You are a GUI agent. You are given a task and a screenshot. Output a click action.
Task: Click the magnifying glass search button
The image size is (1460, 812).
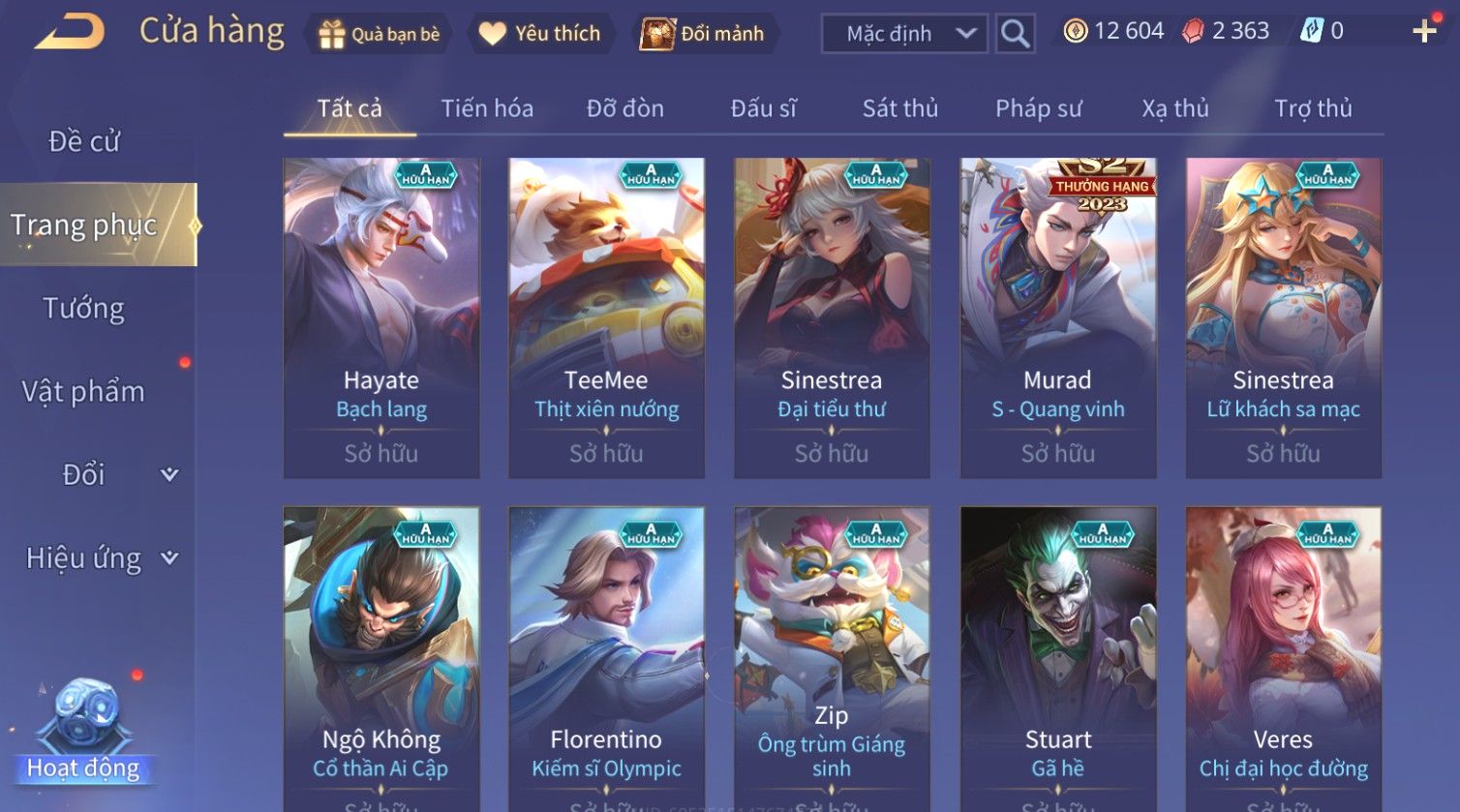click(1015, 34)
